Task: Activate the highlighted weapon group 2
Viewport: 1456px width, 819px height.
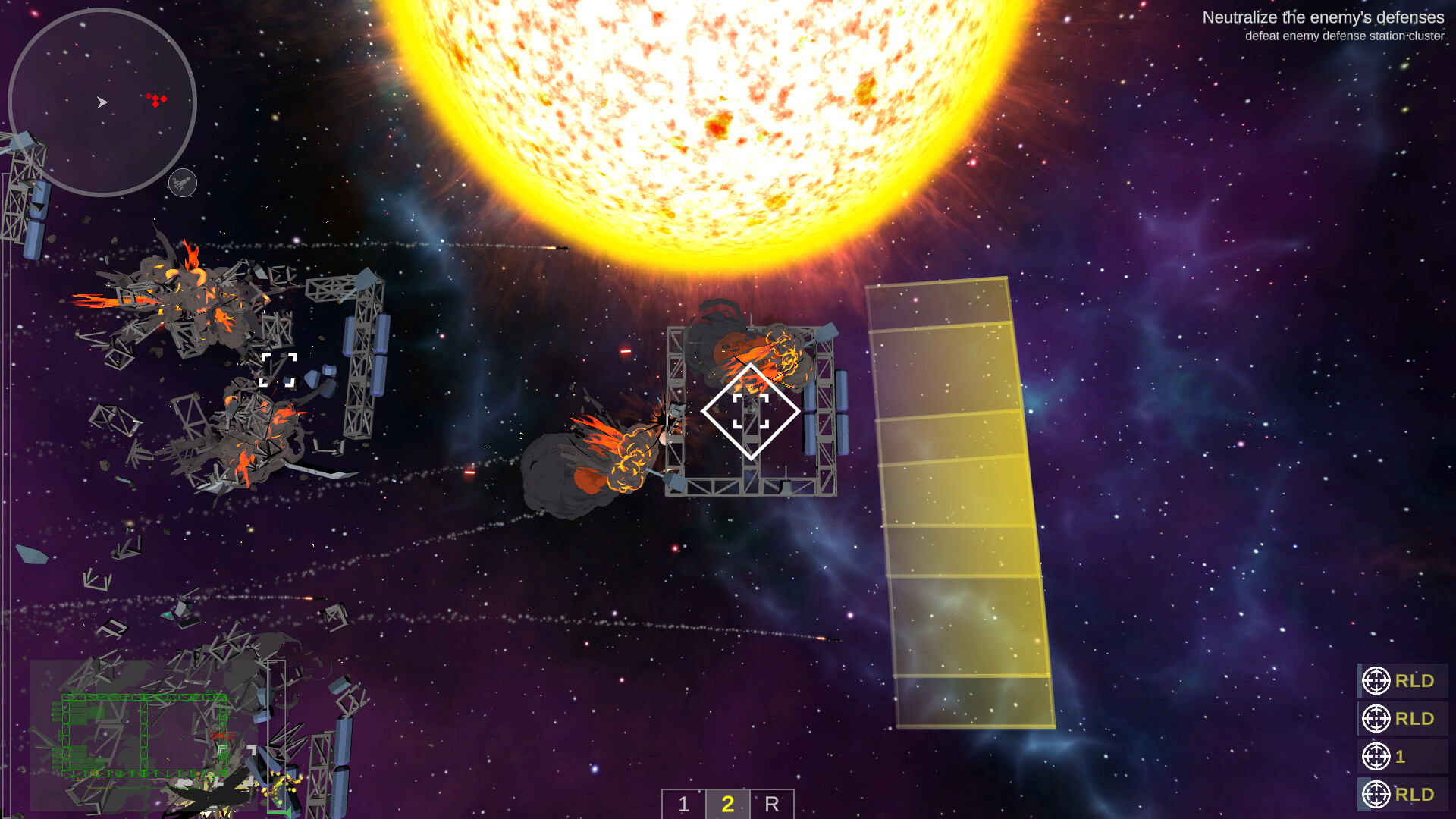Action: (728, 805)
